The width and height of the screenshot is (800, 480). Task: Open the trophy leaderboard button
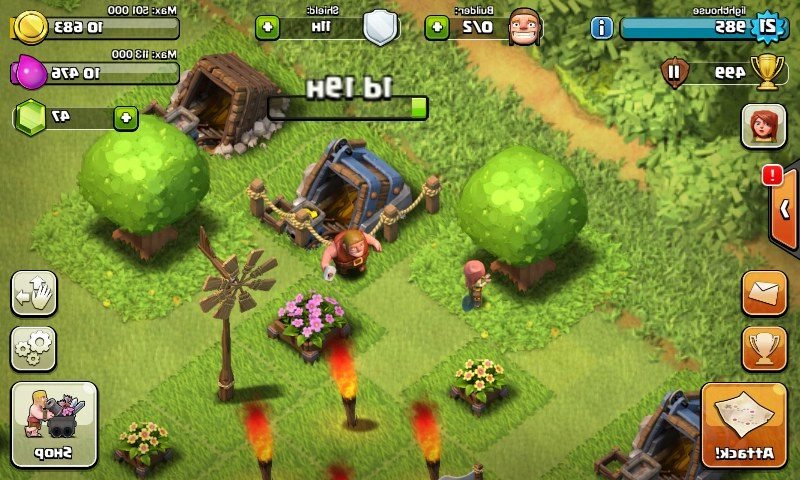[x=763, y=347]
